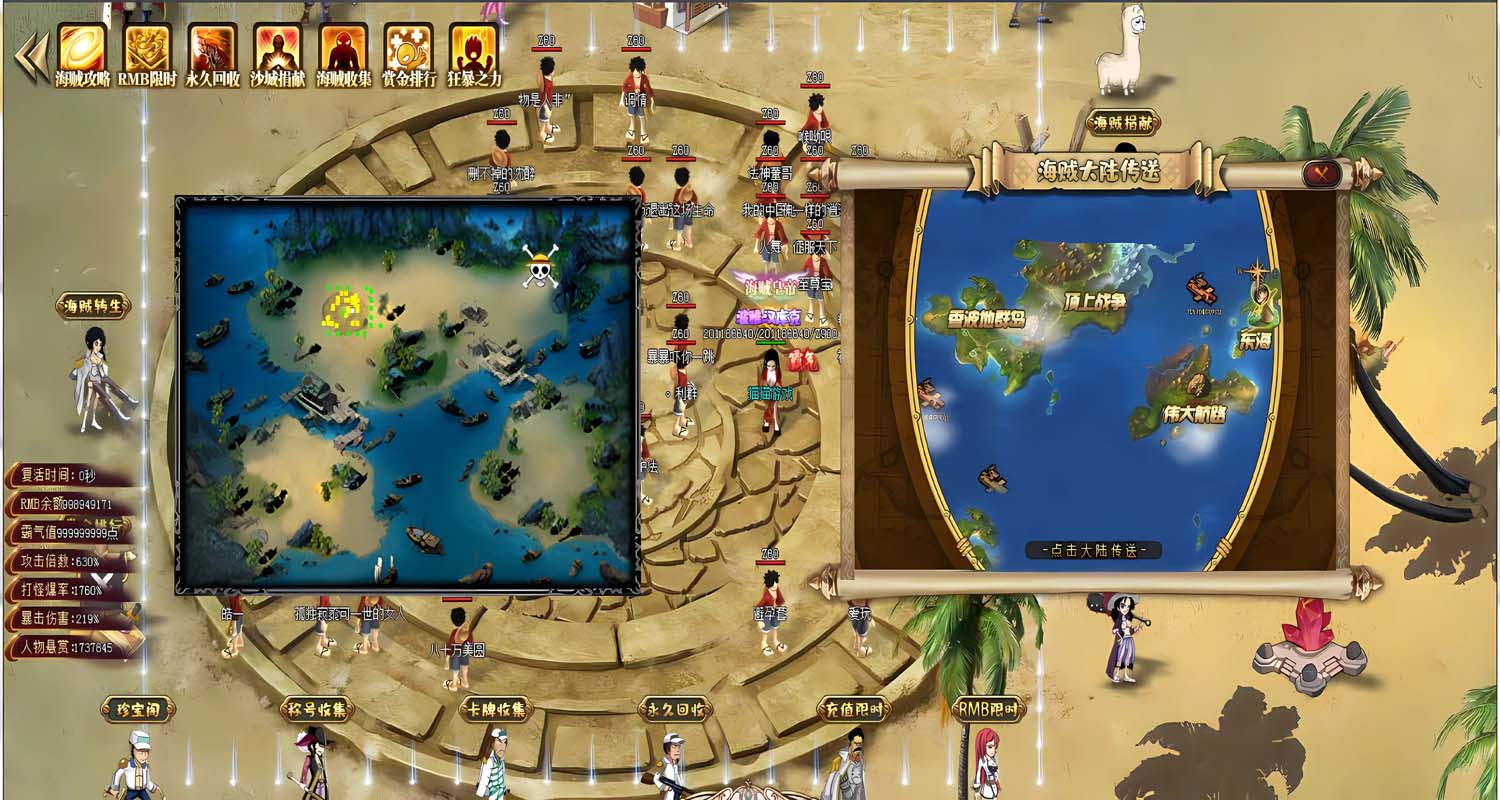Click the RMB限时 golden icon
The height and width of the screenshot is (800, 1500).
pyautogui.click(x=147, y=49)
